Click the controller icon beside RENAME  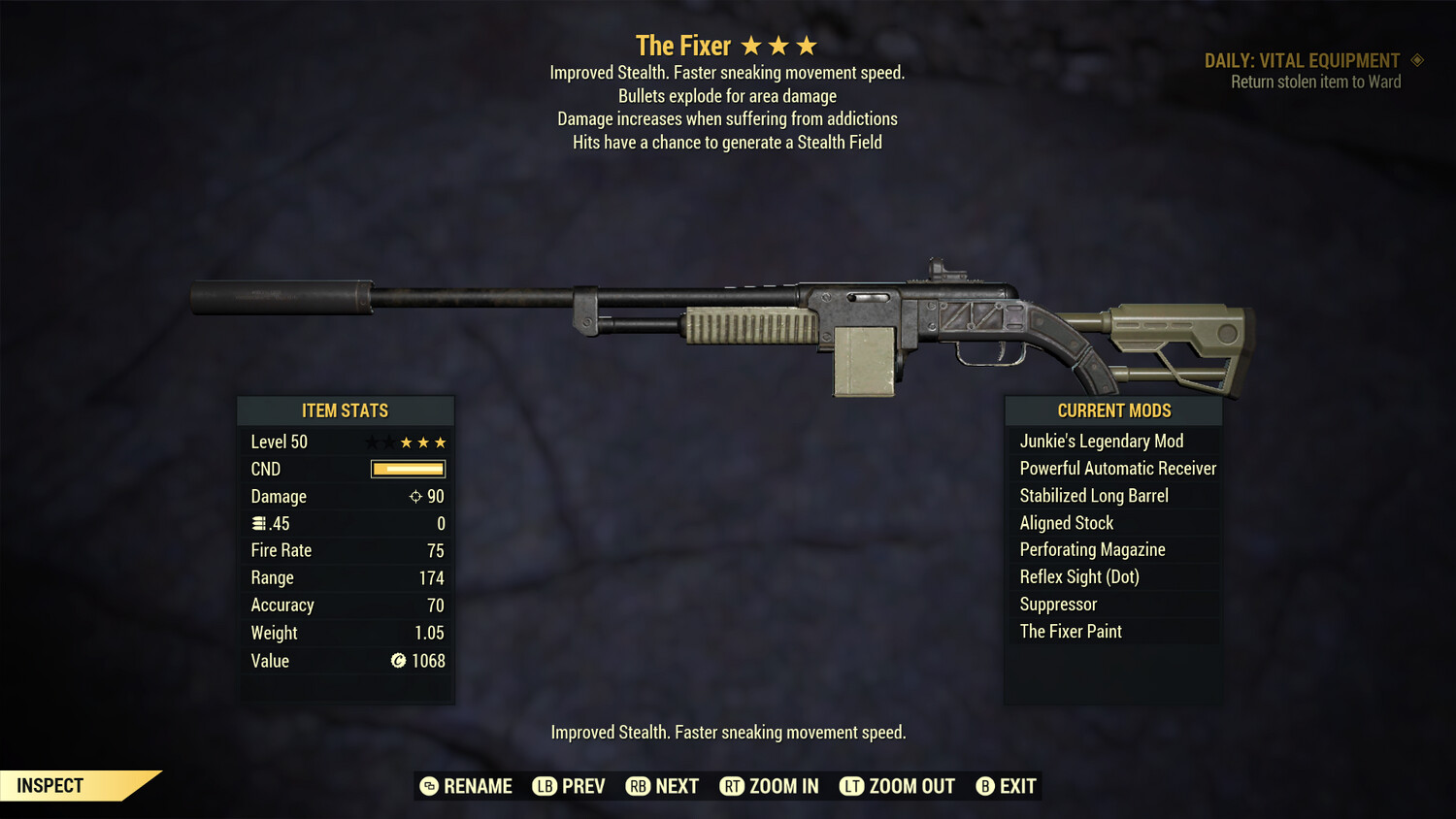click(x=430, y=786)
